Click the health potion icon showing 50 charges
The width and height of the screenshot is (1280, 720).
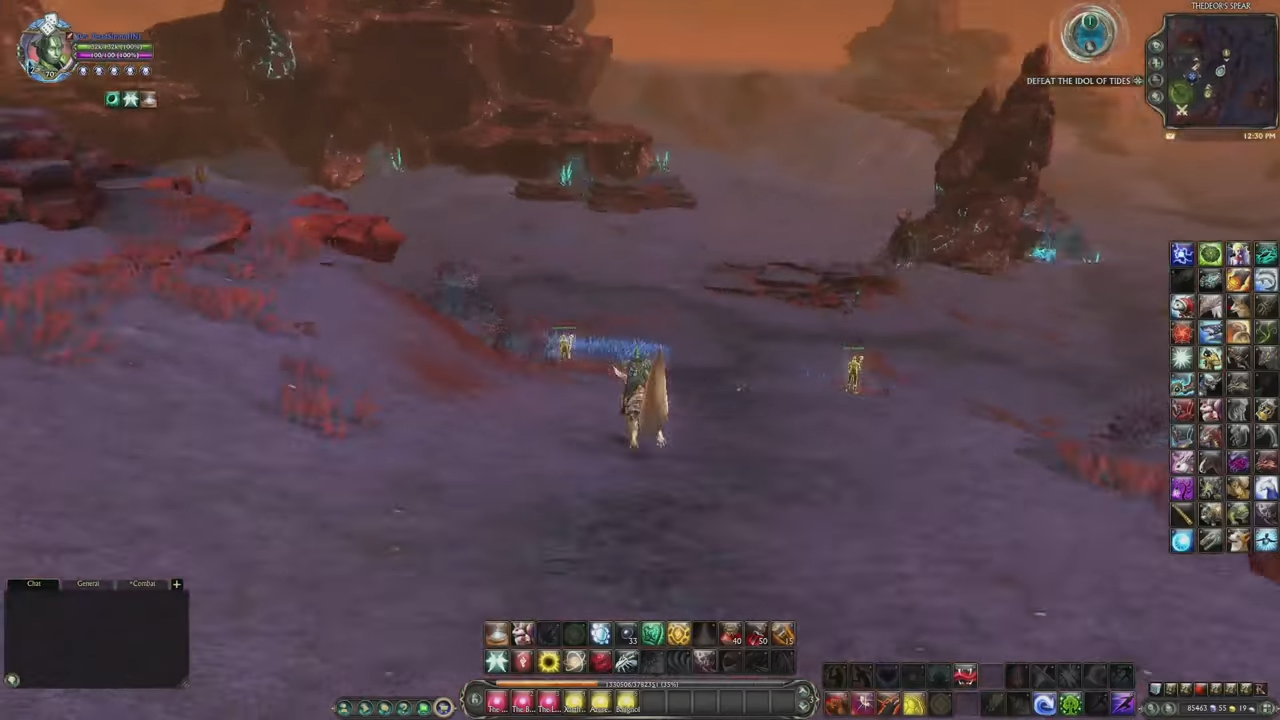(754, 633)
